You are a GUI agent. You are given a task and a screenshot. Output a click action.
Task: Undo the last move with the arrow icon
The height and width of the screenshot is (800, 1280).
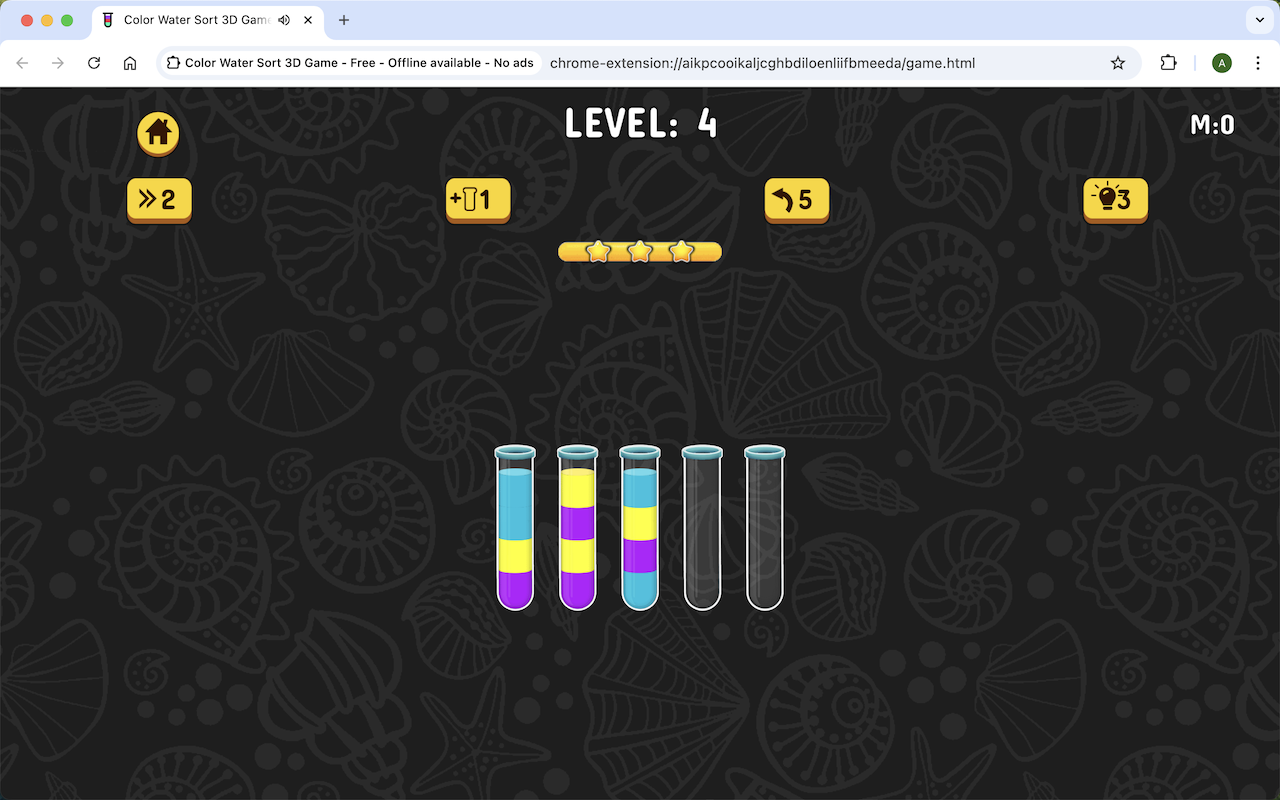[796, 200]
